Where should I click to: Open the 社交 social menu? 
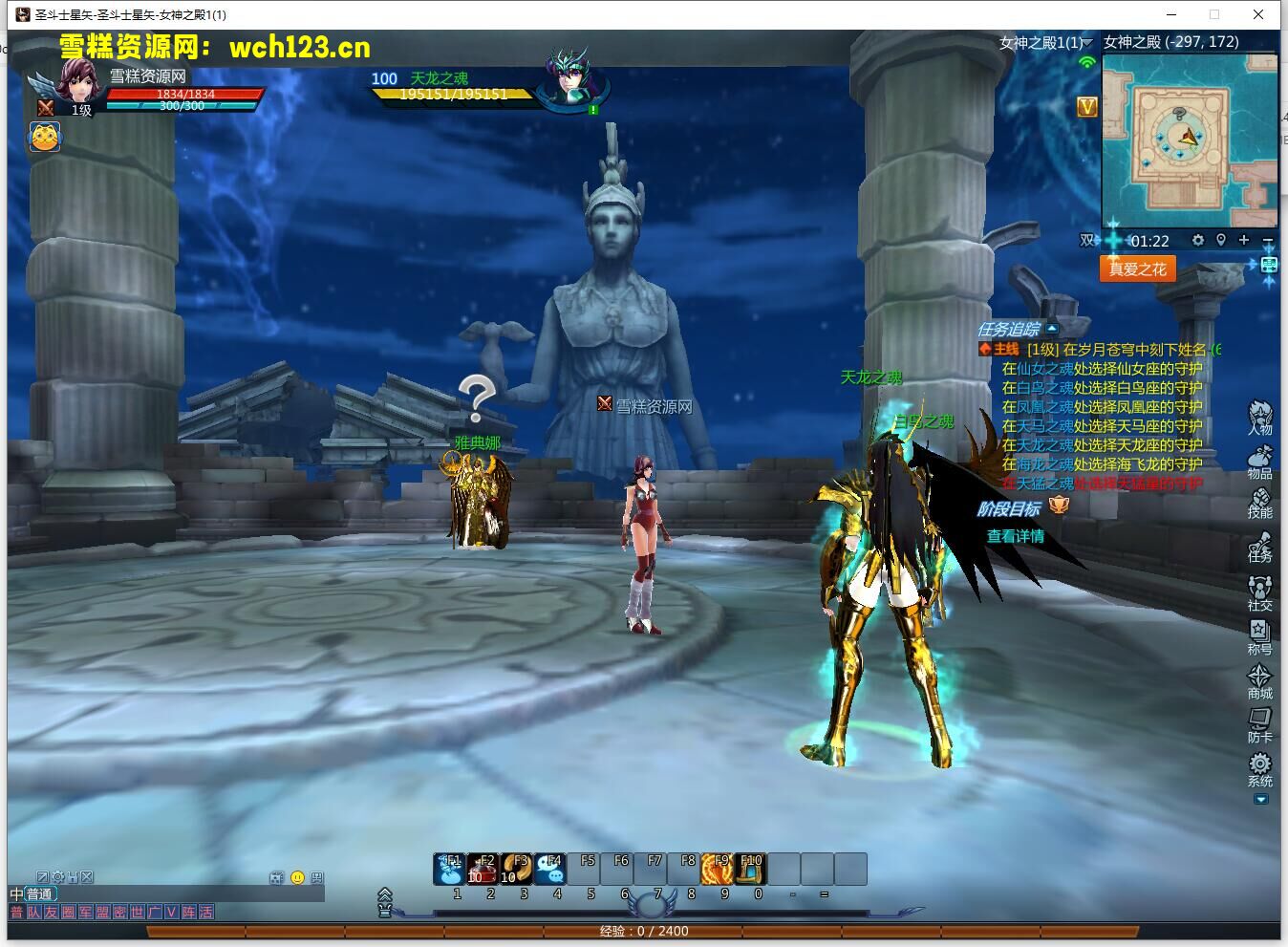coord(1260,591)
